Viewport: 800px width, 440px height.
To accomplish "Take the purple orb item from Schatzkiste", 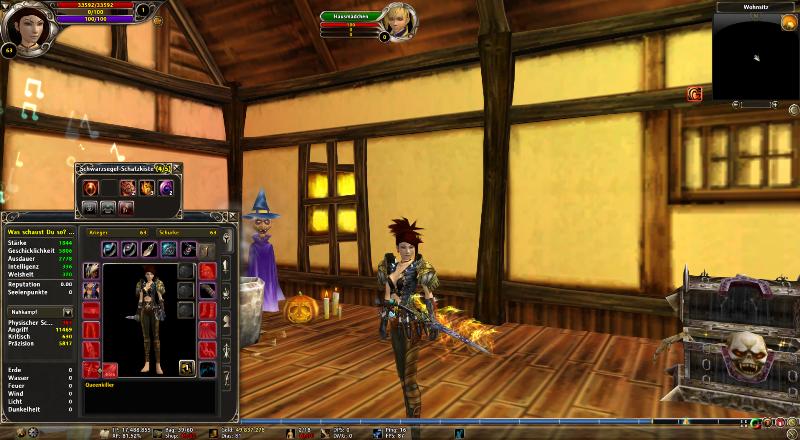I will (x=166, y=188).
